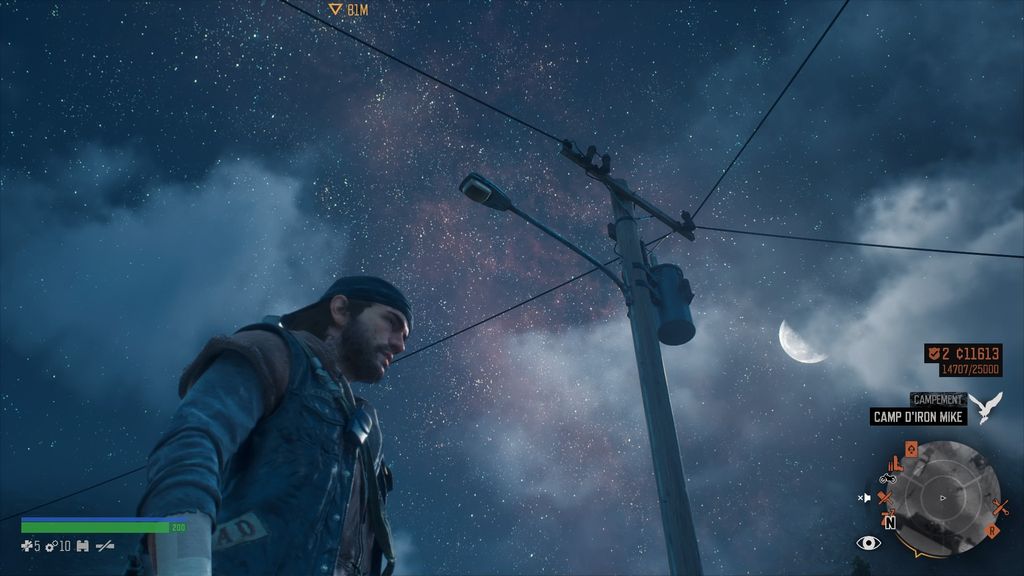
Task: Select the wrench mechanic marker on minimap
Action: (x=999, y=507)
